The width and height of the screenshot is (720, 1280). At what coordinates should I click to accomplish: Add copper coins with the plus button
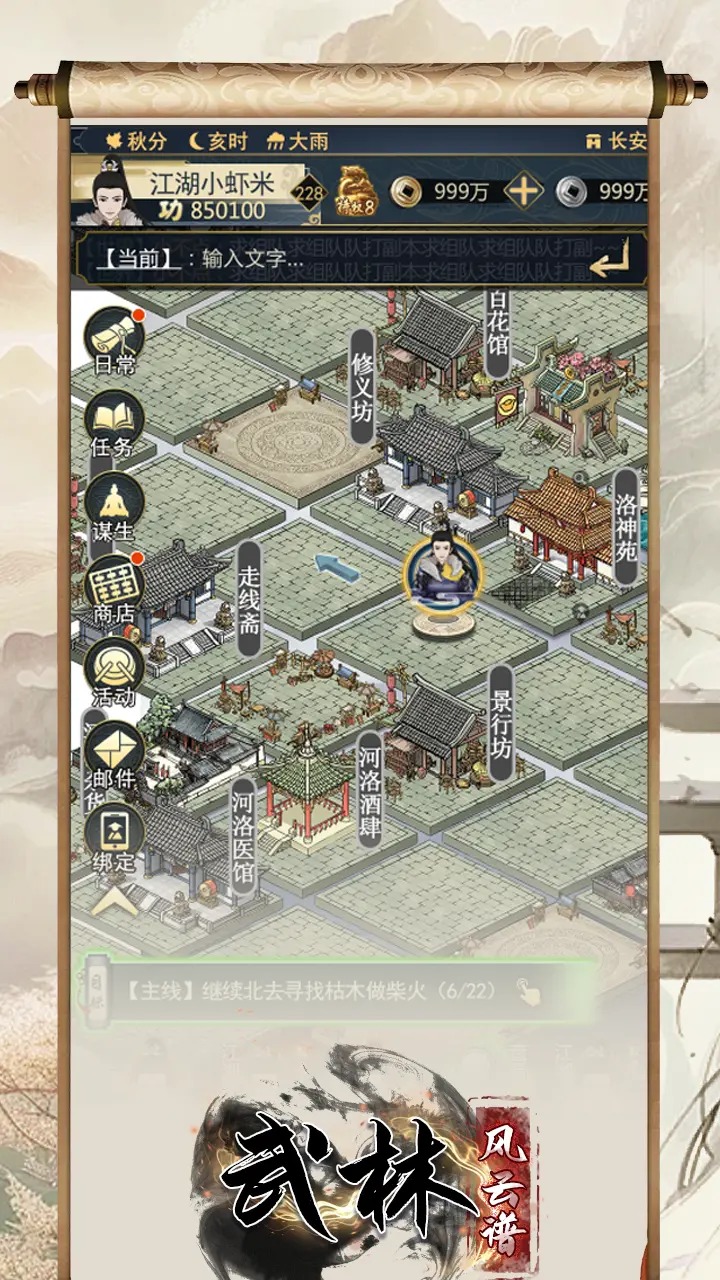524,190
